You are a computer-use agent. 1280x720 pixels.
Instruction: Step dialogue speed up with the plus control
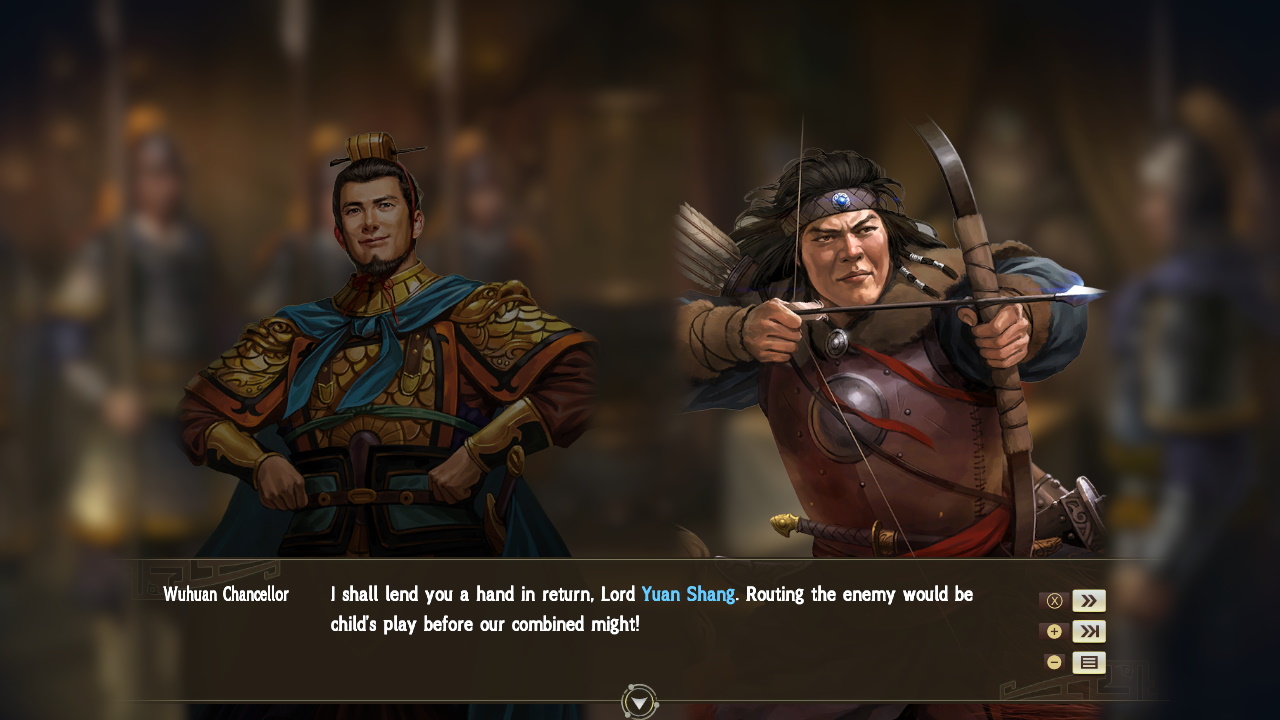[x=1054, y=631]
